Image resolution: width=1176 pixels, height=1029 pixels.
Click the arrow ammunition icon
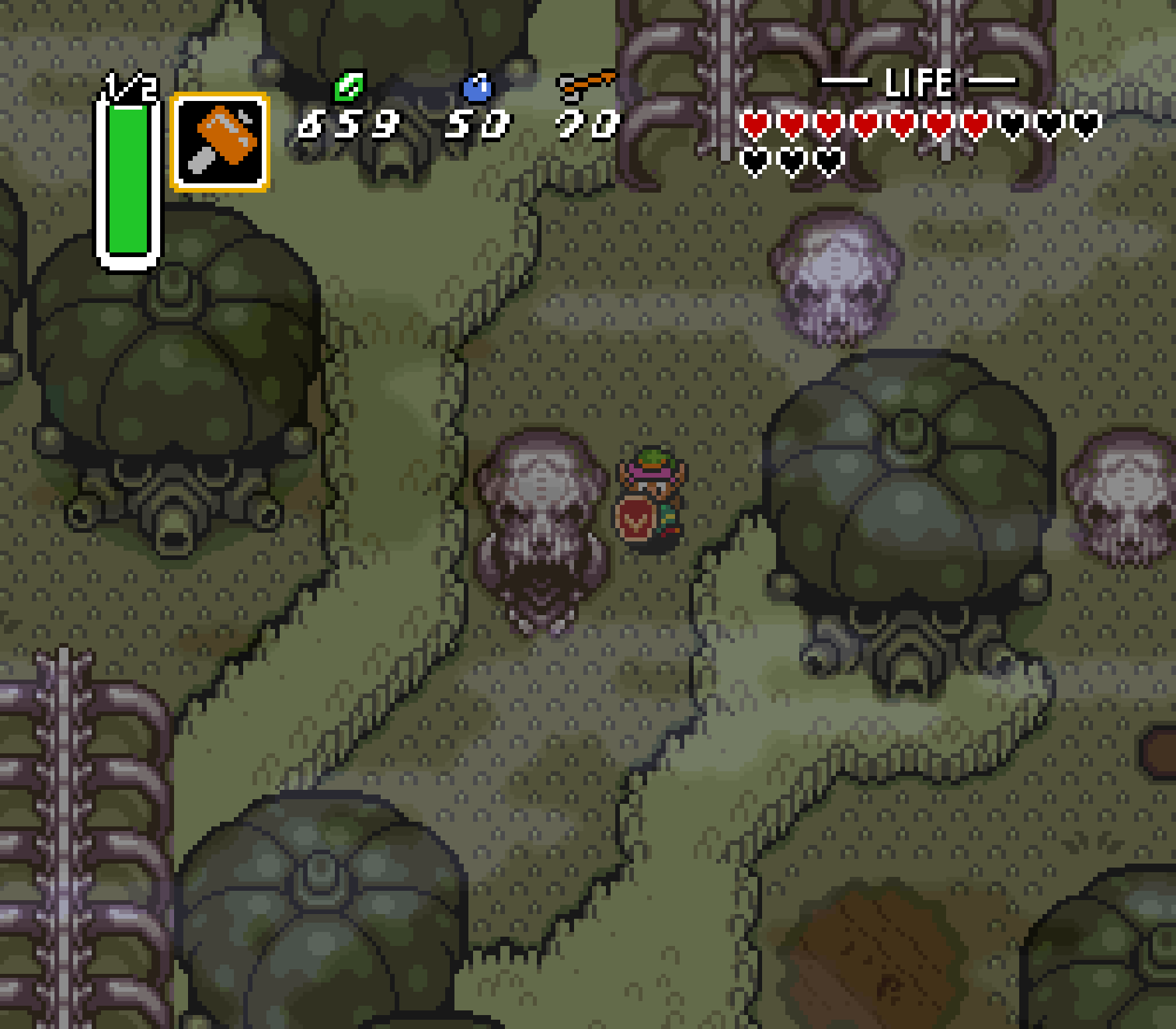click(x=585, y=85)
